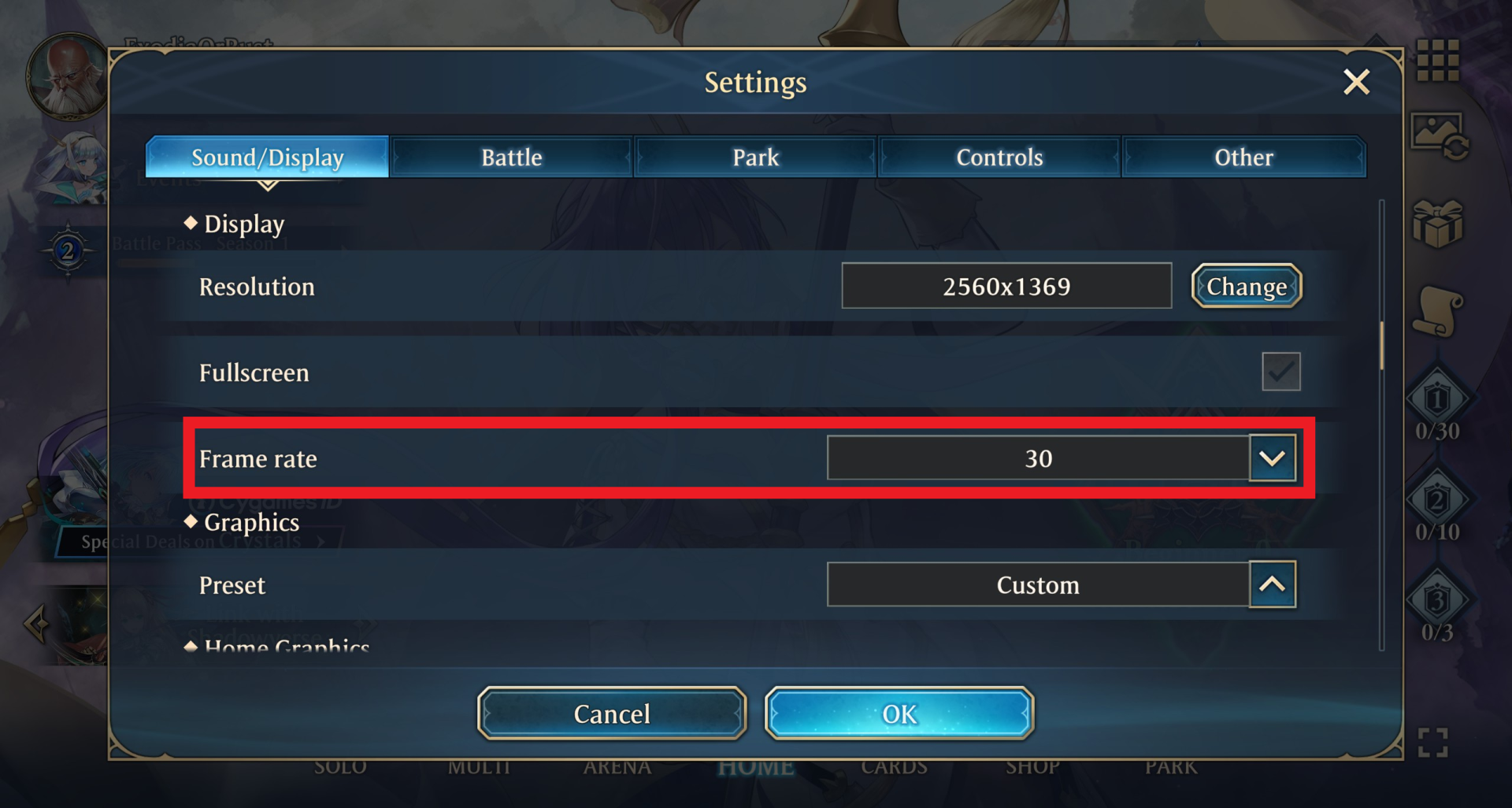The height and width of the screenshot is (808, 1512).
Task: Open the gift box presents icon
Action: tap(1439, 223)
